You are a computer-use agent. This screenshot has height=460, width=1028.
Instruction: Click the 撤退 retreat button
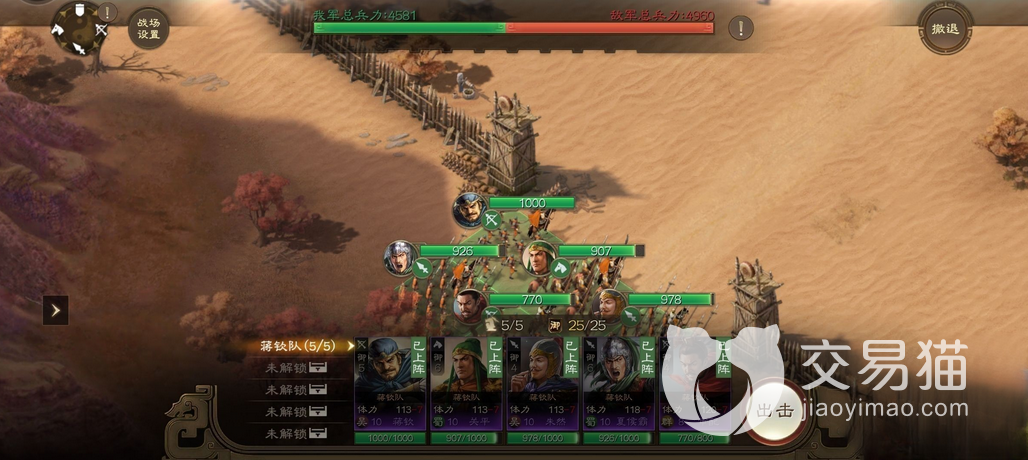[945, 28]
